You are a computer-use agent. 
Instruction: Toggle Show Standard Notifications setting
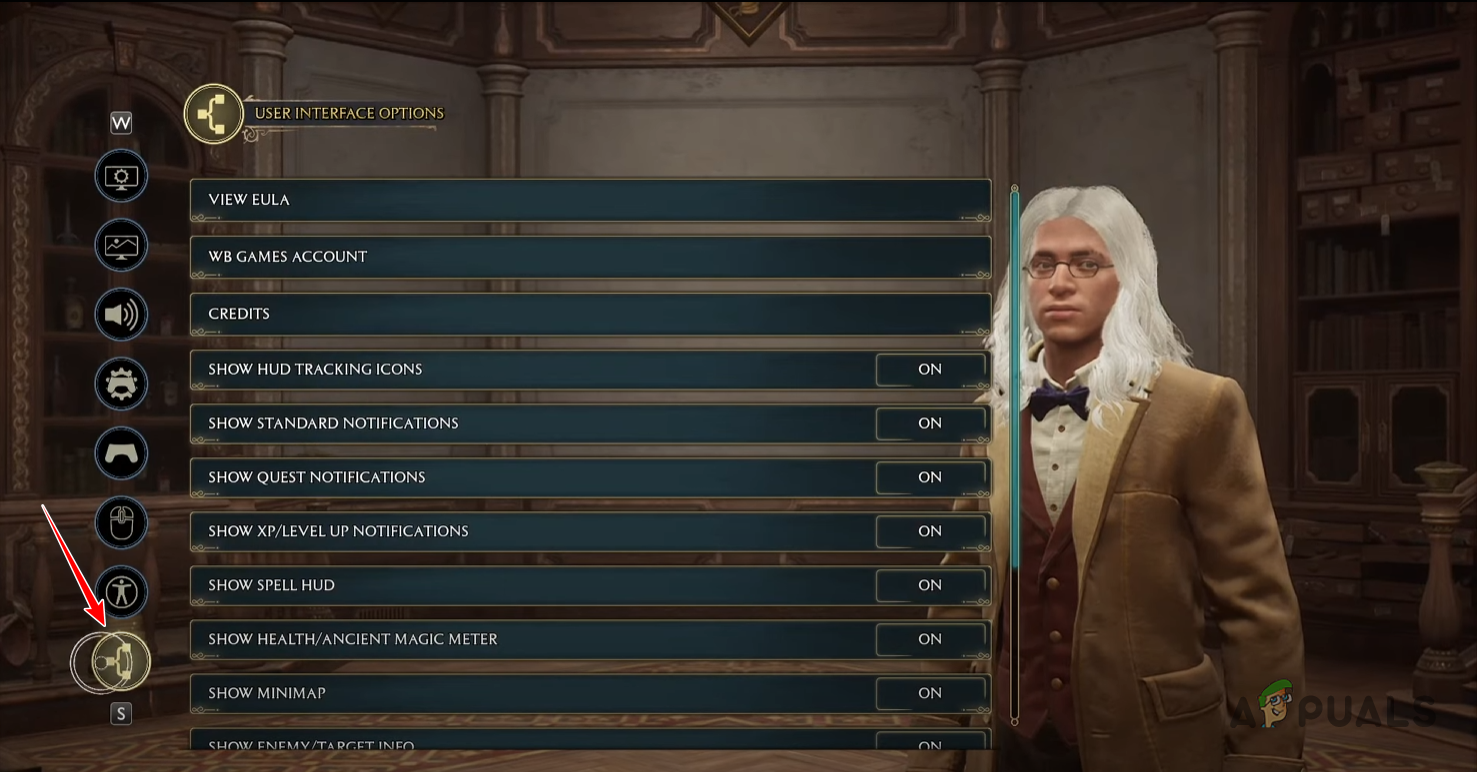pos(930,424)
